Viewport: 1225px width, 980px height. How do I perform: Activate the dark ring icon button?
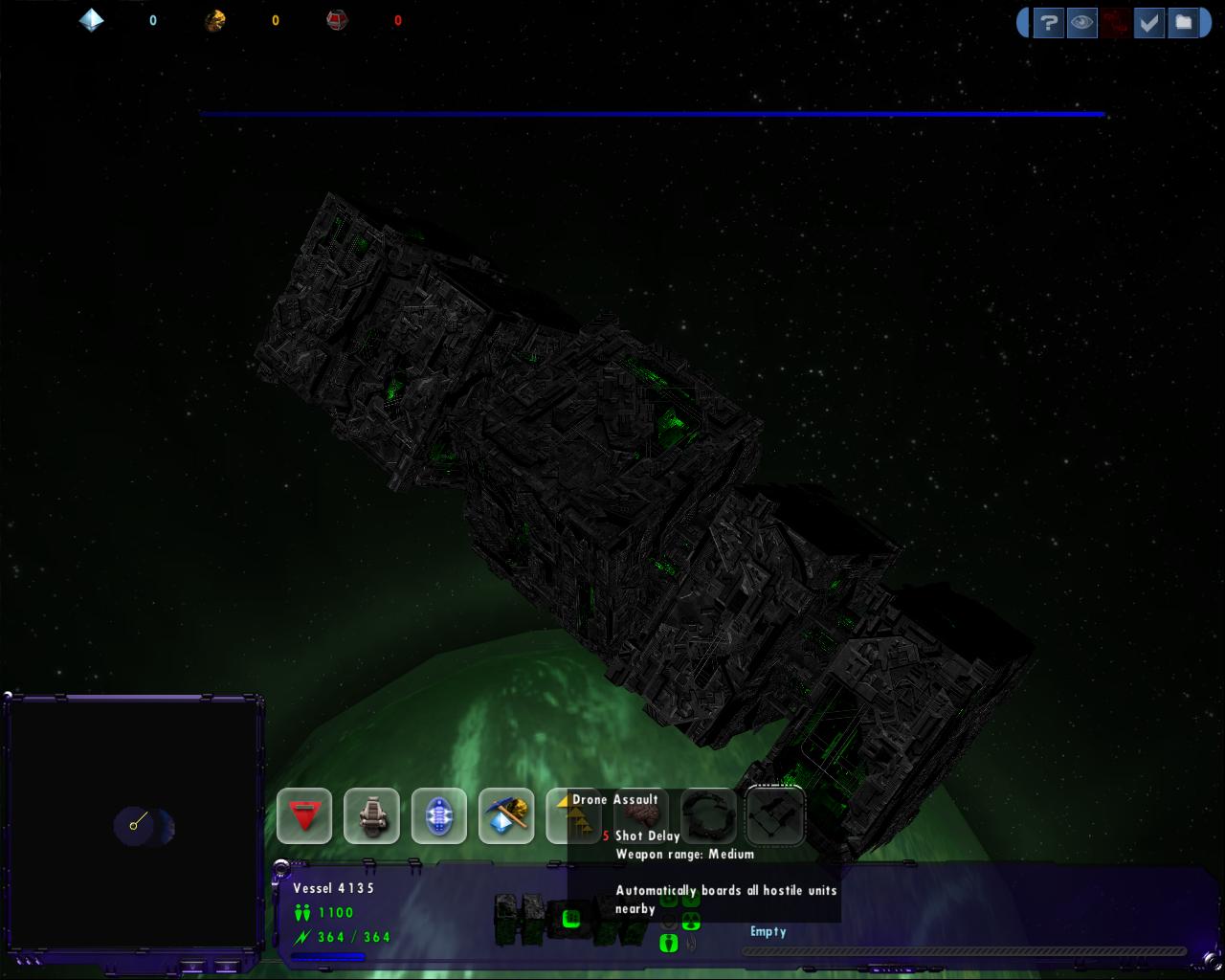(708, 815)
